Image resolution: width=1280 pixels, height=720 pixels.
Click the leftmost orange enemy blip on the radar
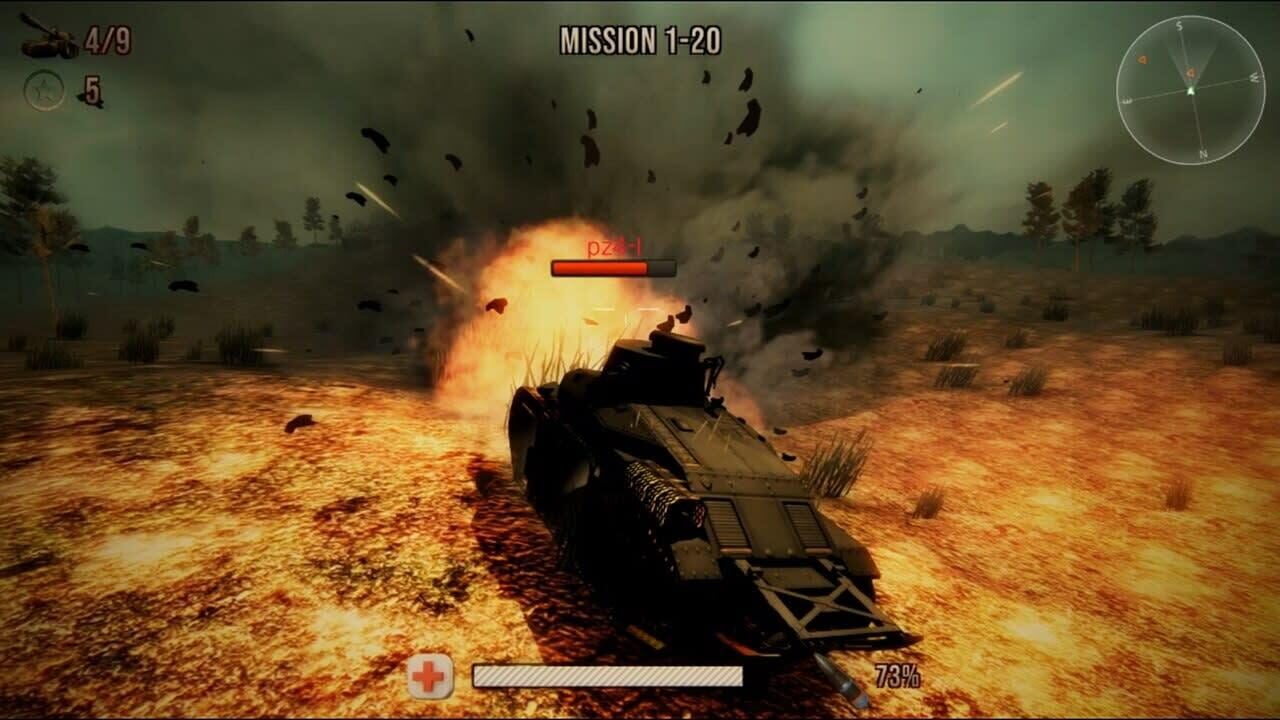pos(1142,59)
